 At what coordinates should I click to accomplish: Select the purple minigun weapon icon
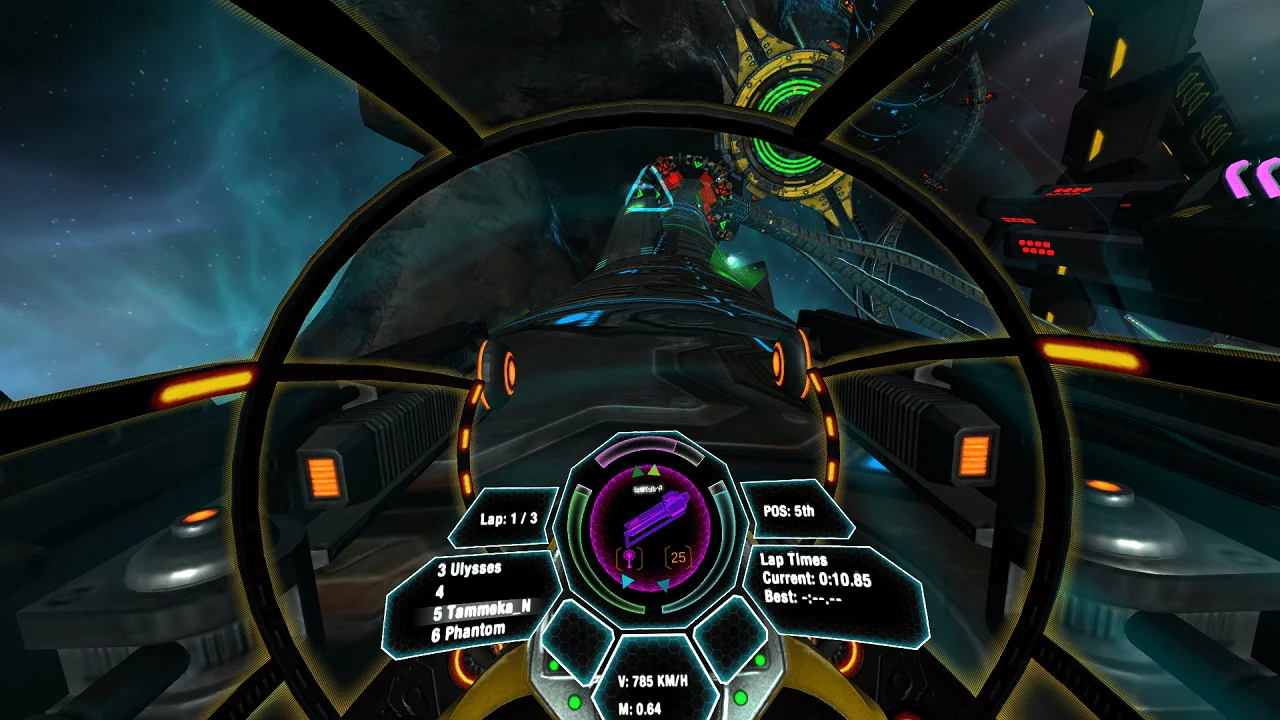655,516
